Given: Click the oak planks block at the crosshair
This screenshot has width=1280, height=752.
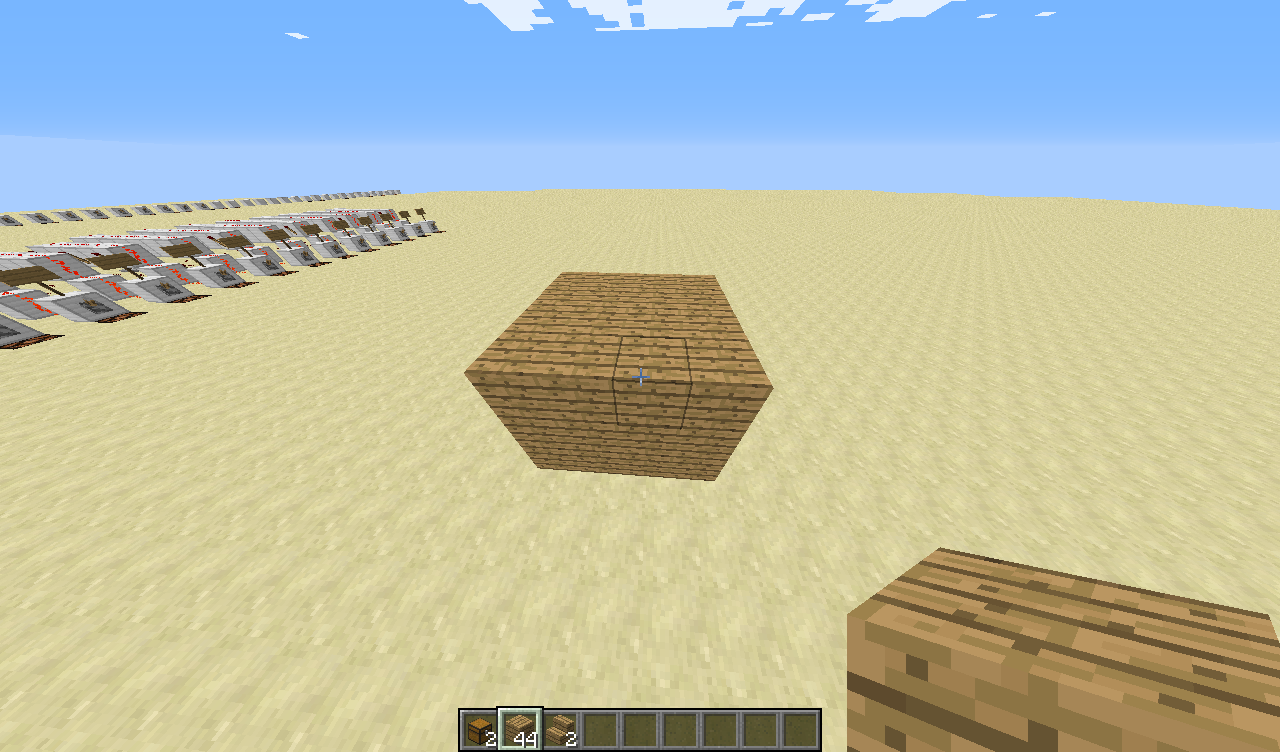Looking at the screenshot, I should pos(640,375).
